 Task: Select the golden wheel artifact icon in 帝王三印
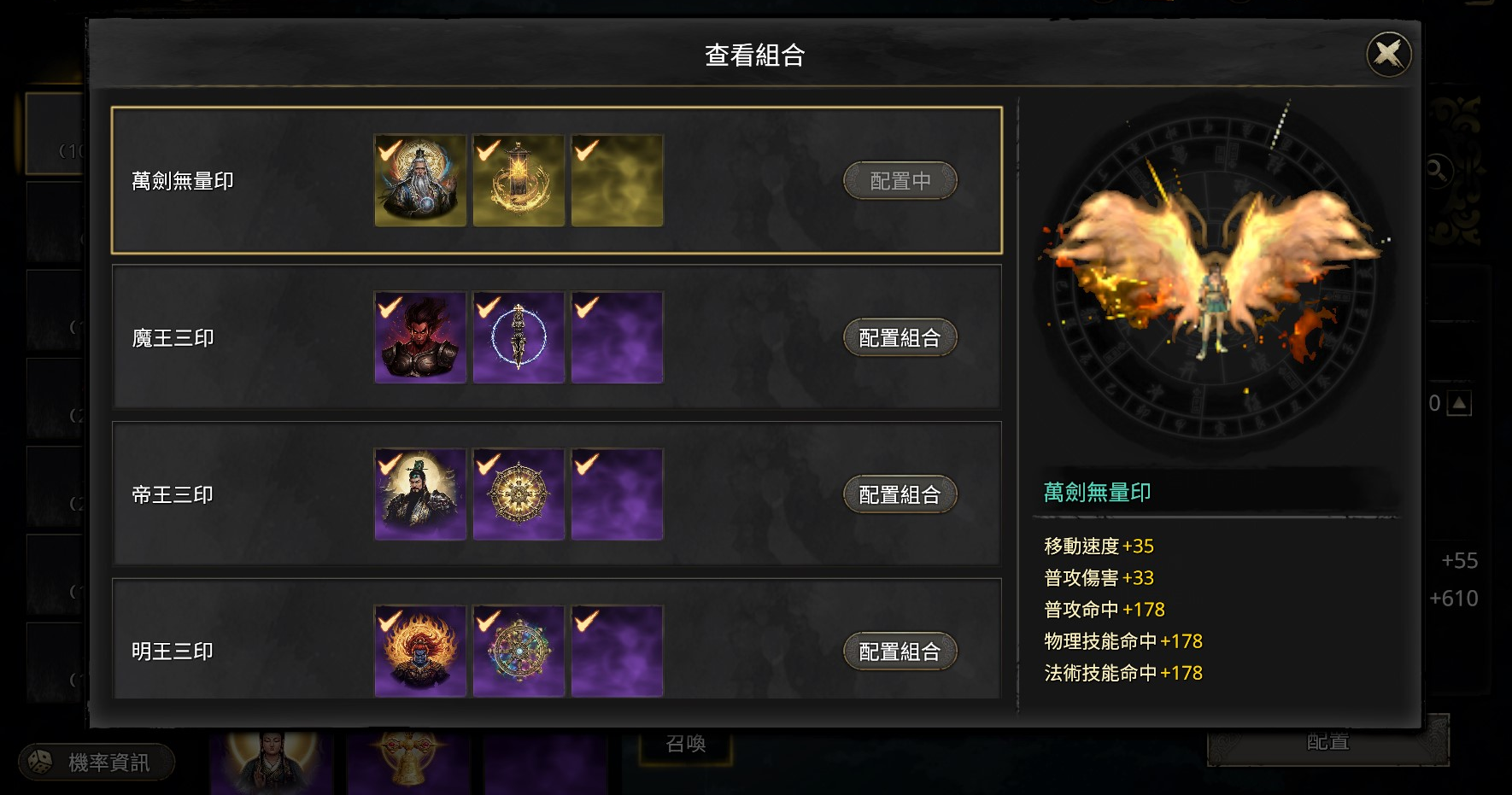click(x=519, y=494)
